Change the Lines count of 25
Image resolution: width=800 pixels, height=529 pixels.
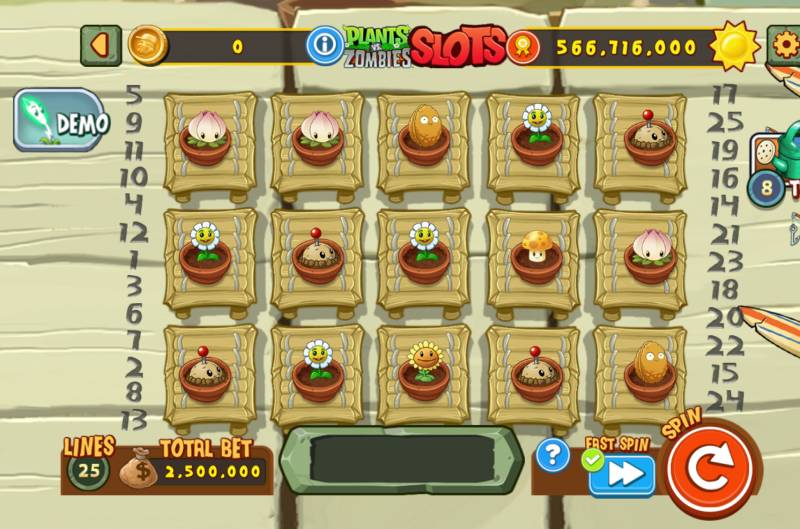pyautogui.click(x=88, y=469)
